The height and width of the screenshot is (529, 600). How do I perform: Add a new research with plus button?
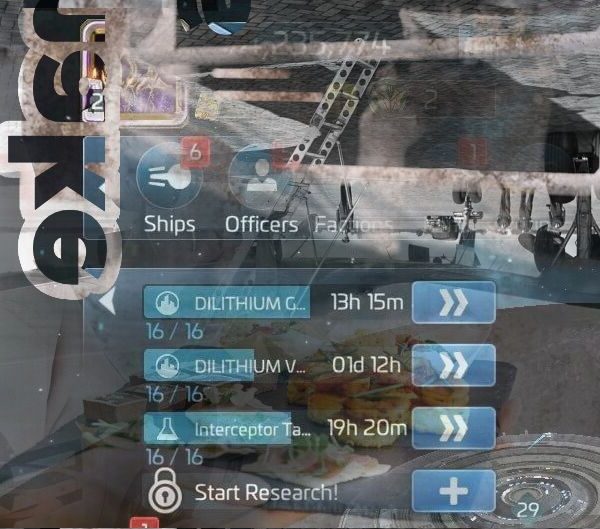click(453, 491)
